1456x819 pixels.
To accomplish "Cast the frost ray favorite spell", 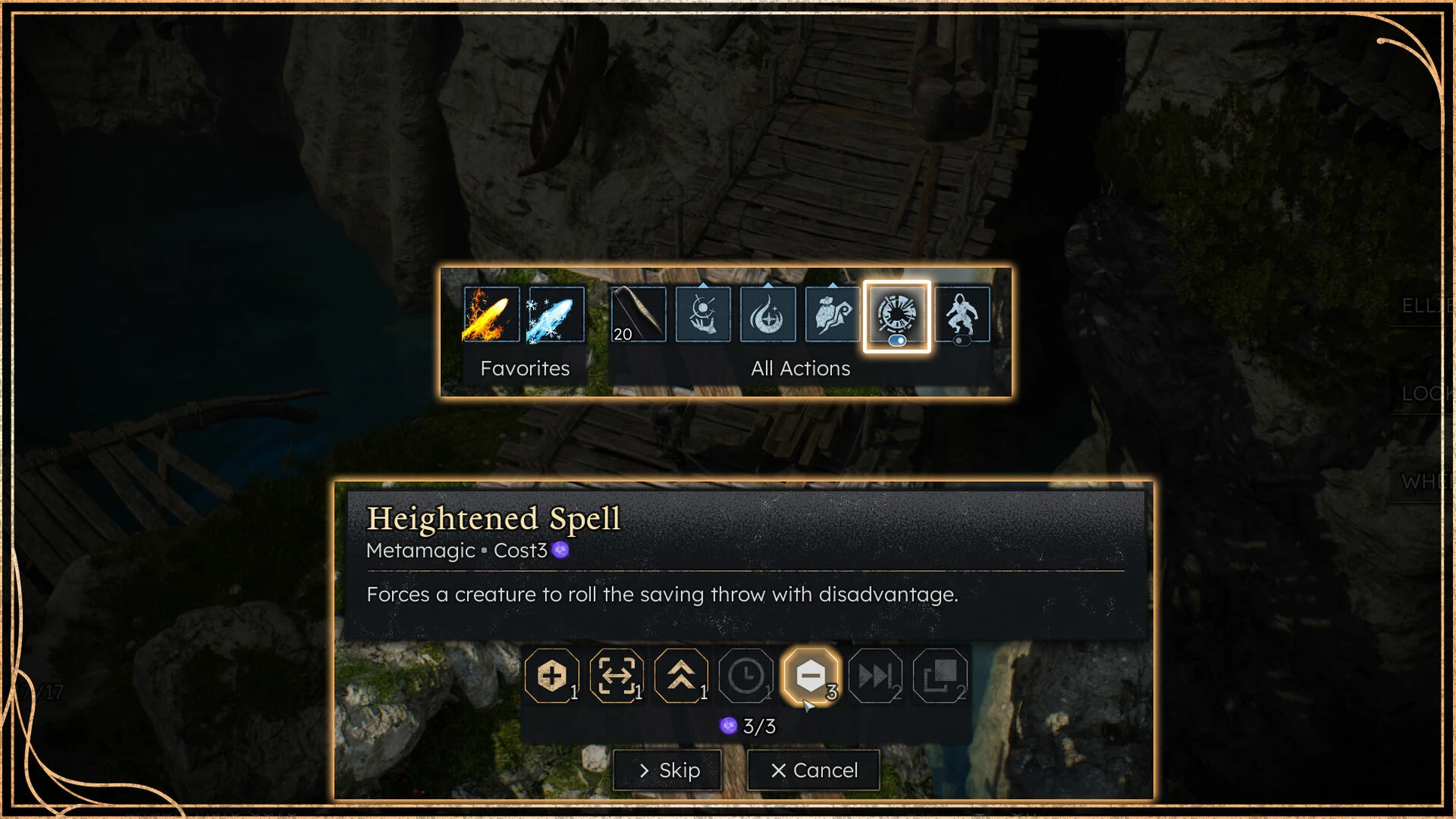I will pyautogui.click(x=556, y=315).
